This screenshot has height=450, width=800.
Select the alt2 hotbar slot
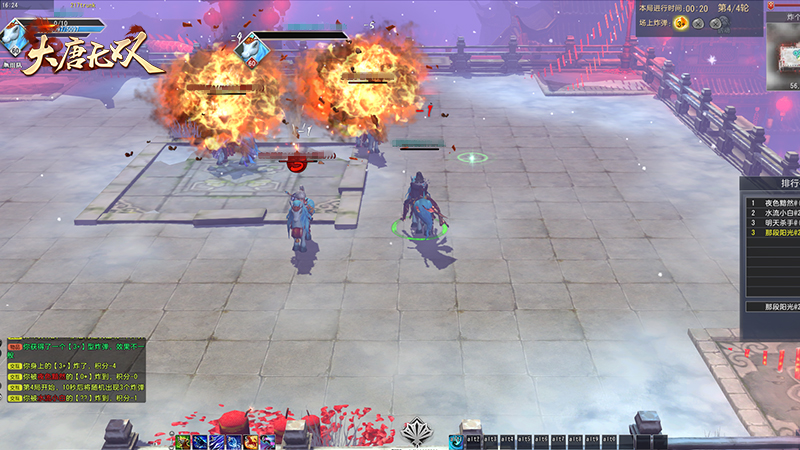(474, 441)
